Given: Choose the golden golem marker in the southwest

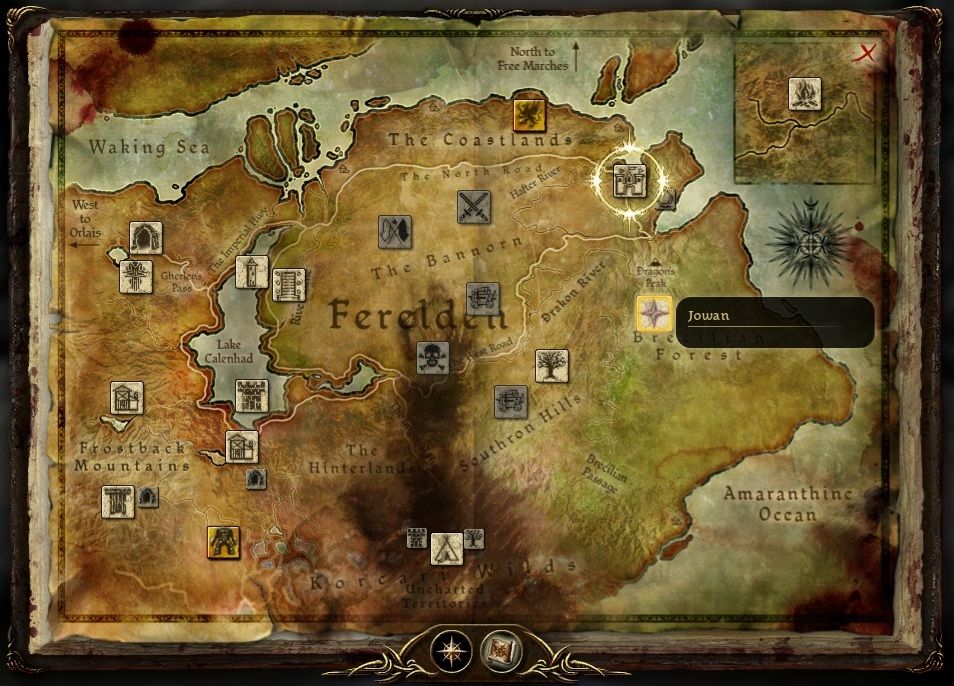Looking at the screenshot, I should coord(223,542).
